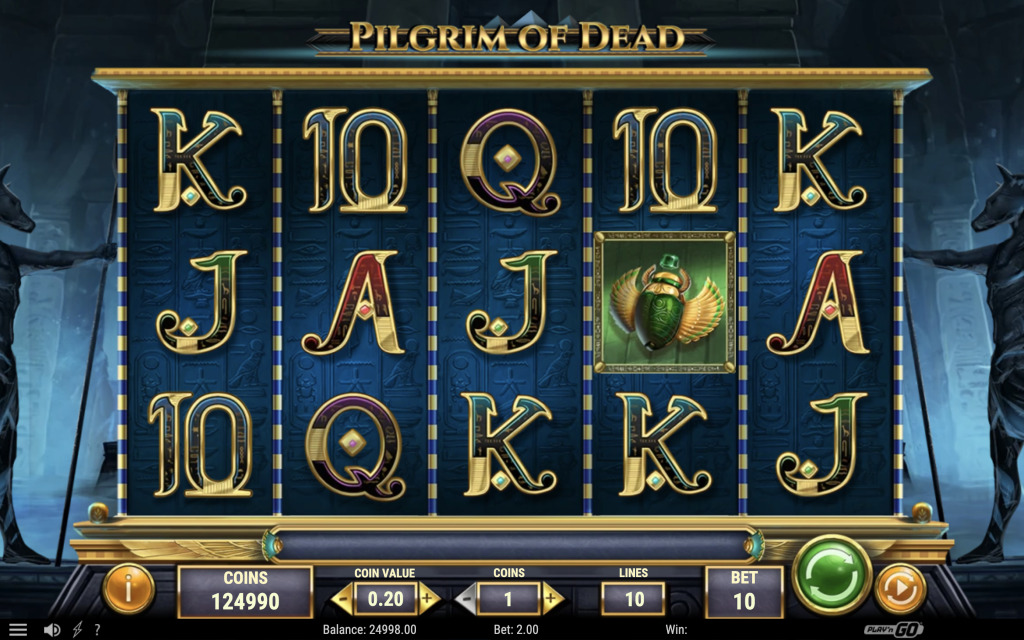Open the hamburger menu
This screenshot has height=640, width=1024.
18,630
